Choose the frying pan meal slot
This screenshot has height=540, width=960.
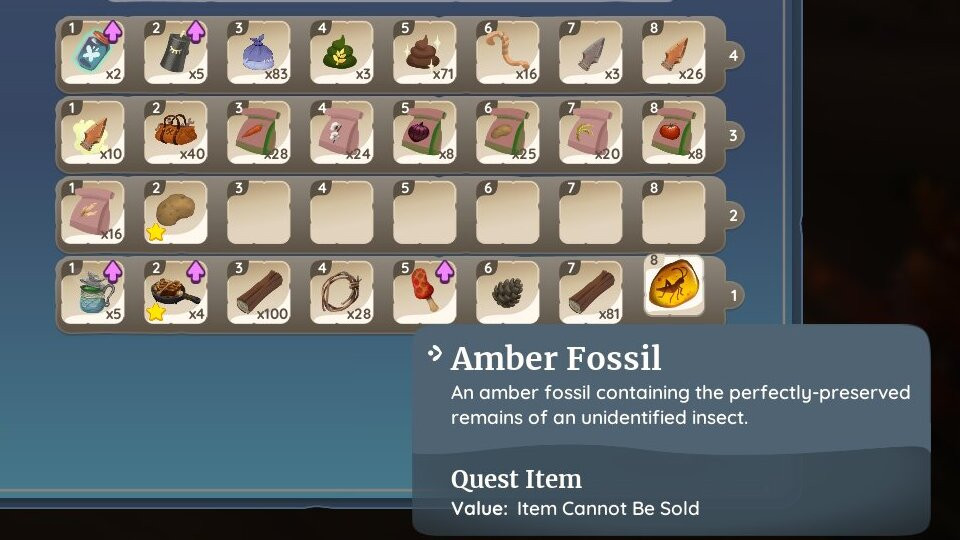pos(176,292)
